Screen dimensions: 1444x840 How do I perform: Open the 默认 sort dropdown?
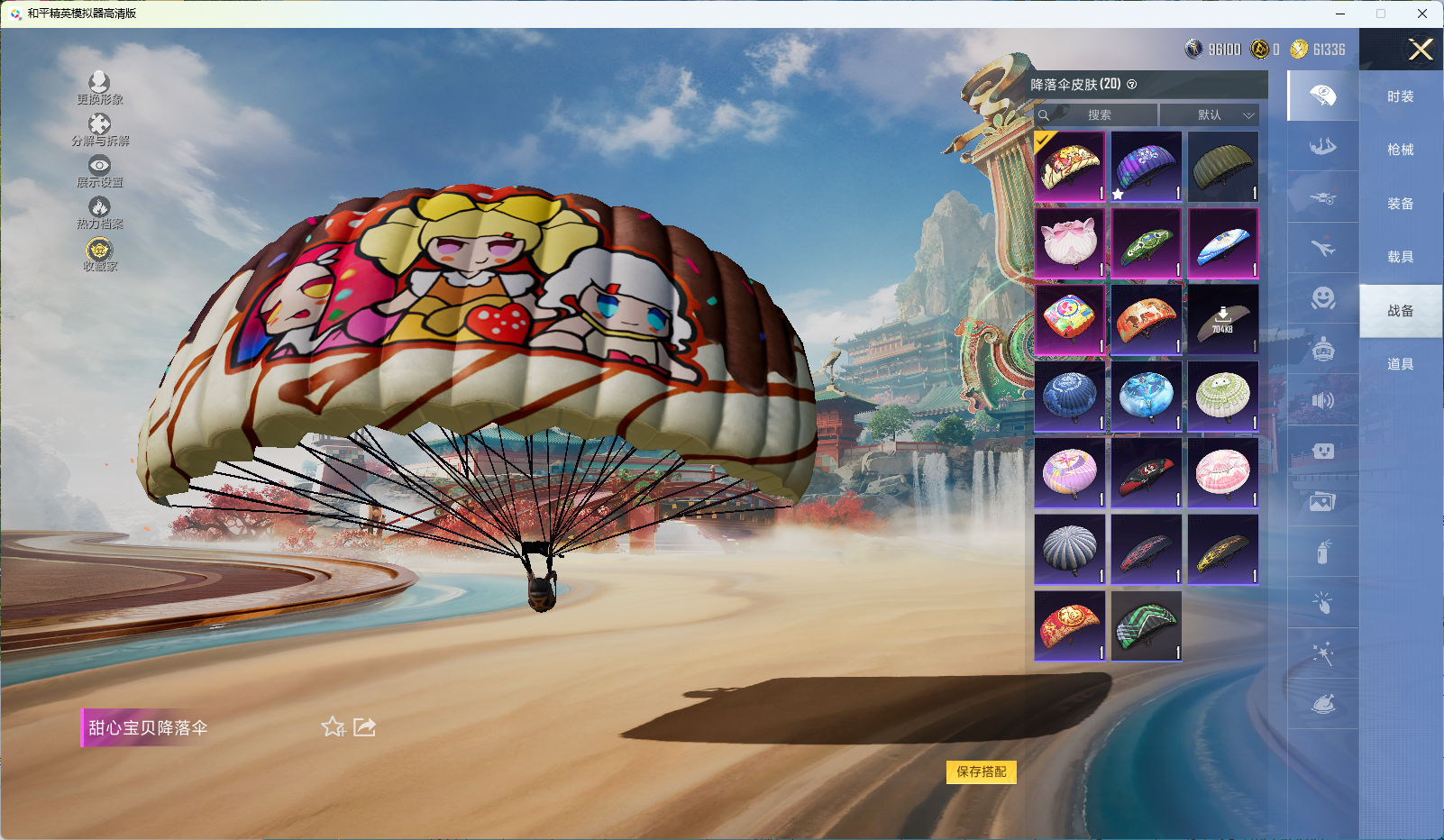(1209, 115)
